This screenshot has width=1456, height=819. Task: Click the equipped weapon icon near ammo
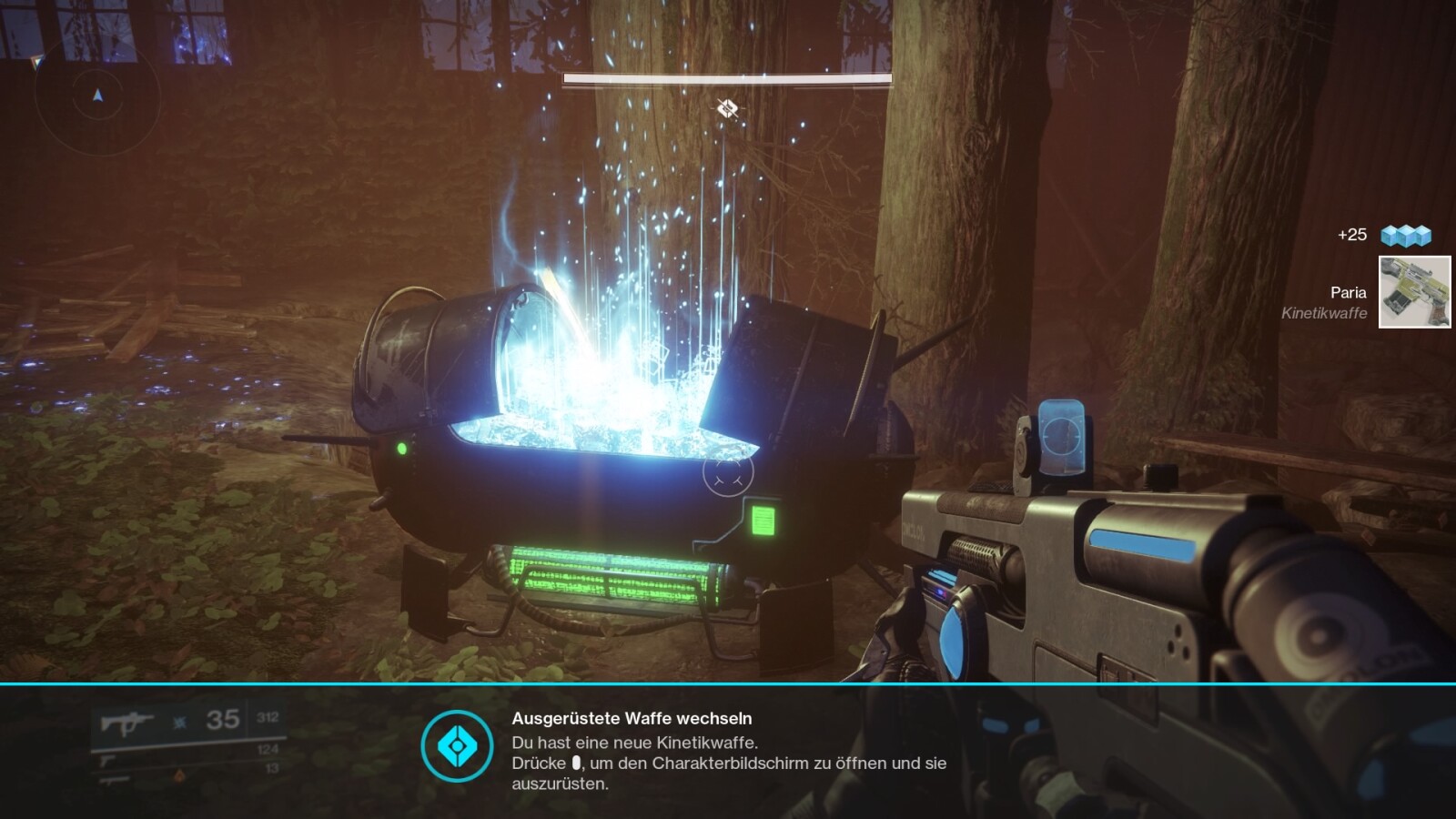(x=126, y=723)
